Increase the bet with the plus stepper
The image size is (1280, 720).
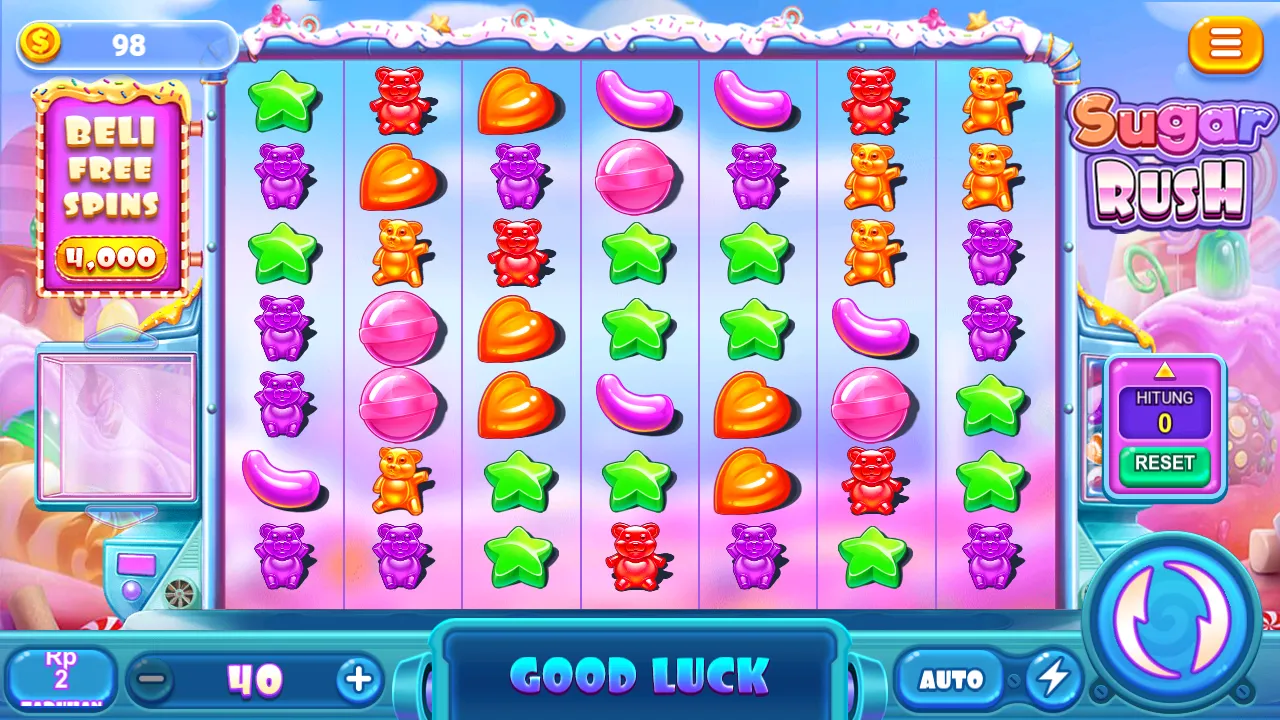click(x=358, y=678)
